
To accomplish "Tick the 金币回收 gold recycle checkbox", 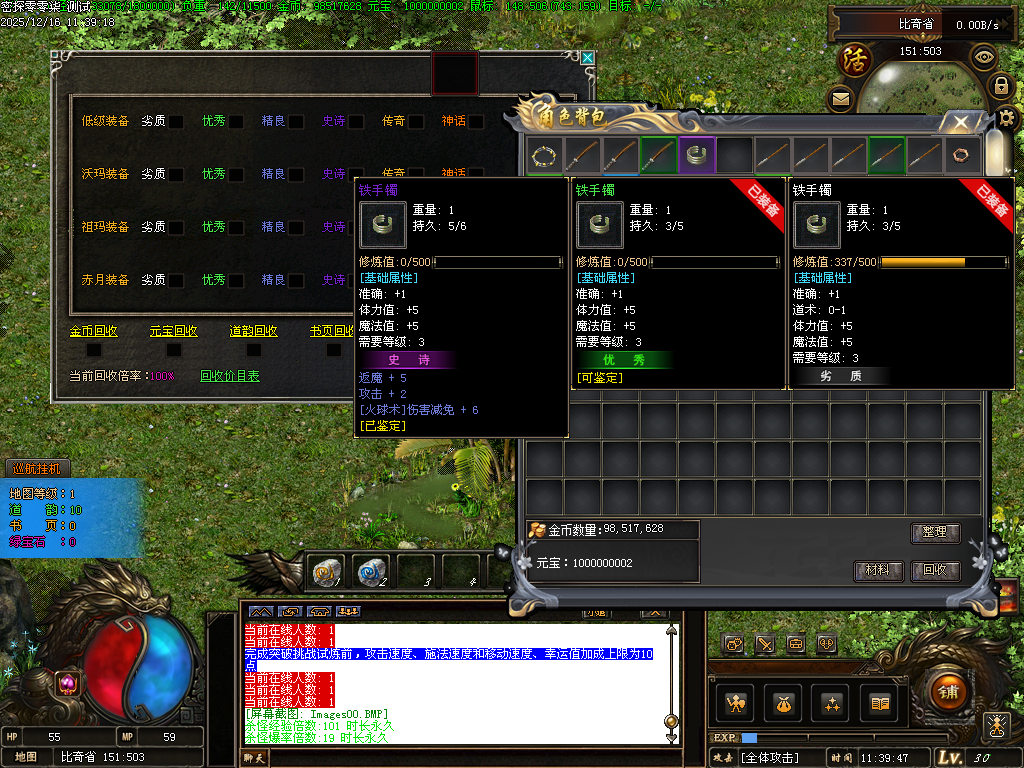I will point(94,350).
